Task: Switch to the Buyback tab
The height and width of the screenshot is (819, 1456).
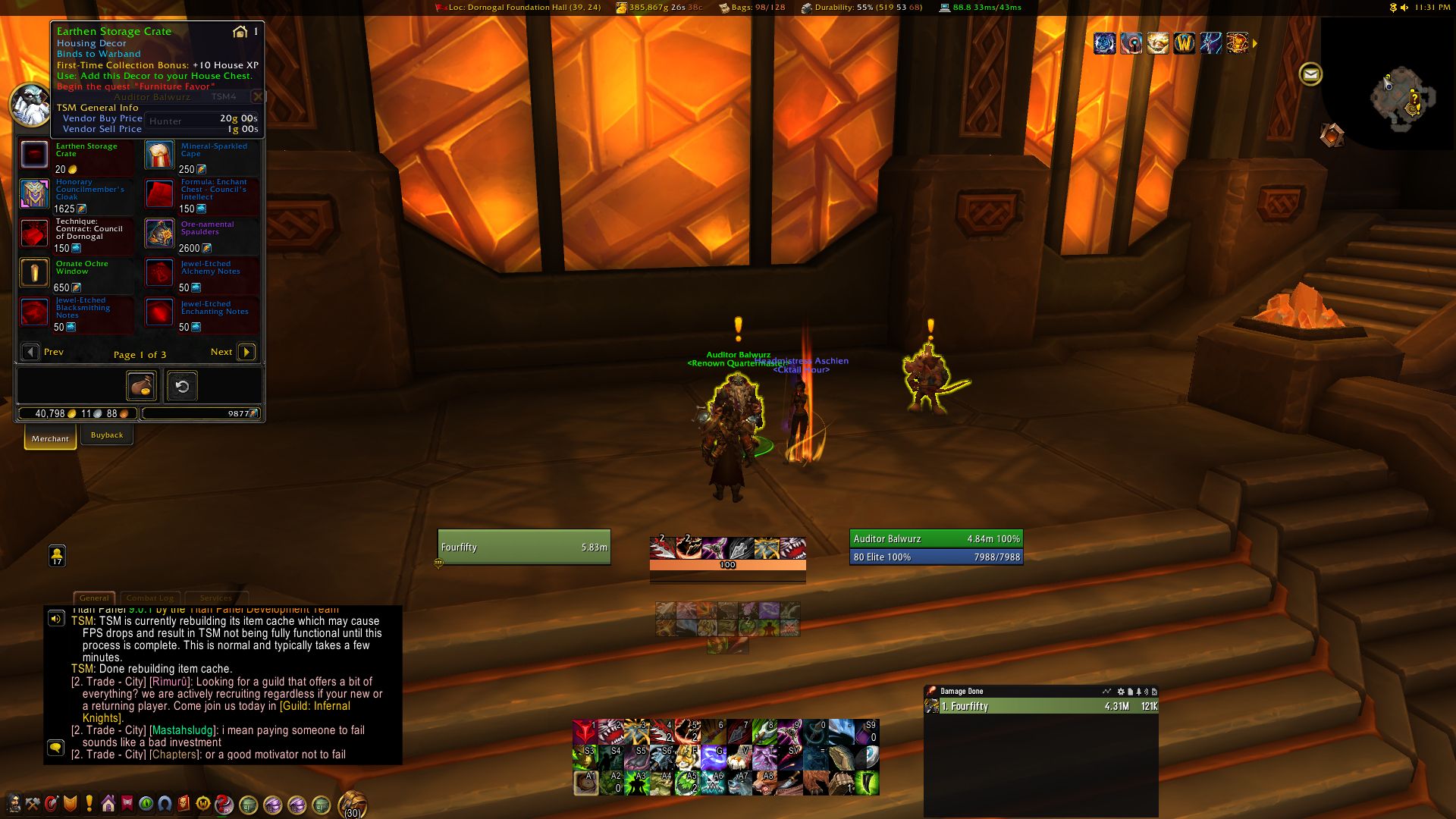Action: 107,435
